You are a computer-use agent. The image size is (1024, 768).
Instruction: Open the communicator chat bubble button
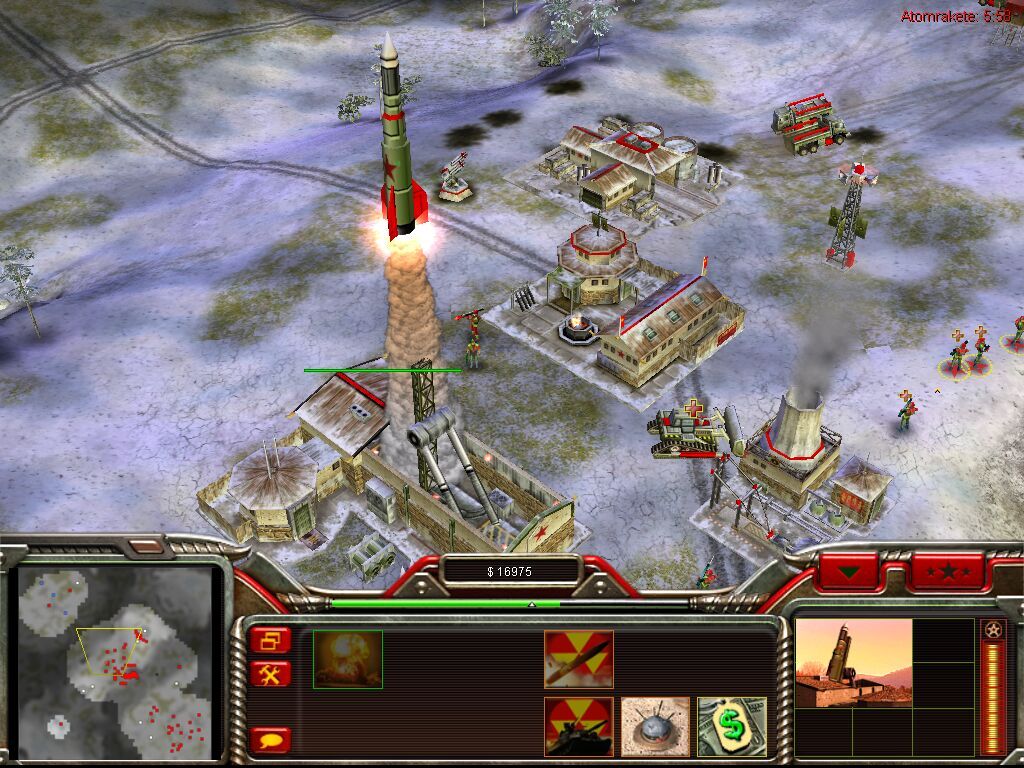271,740
